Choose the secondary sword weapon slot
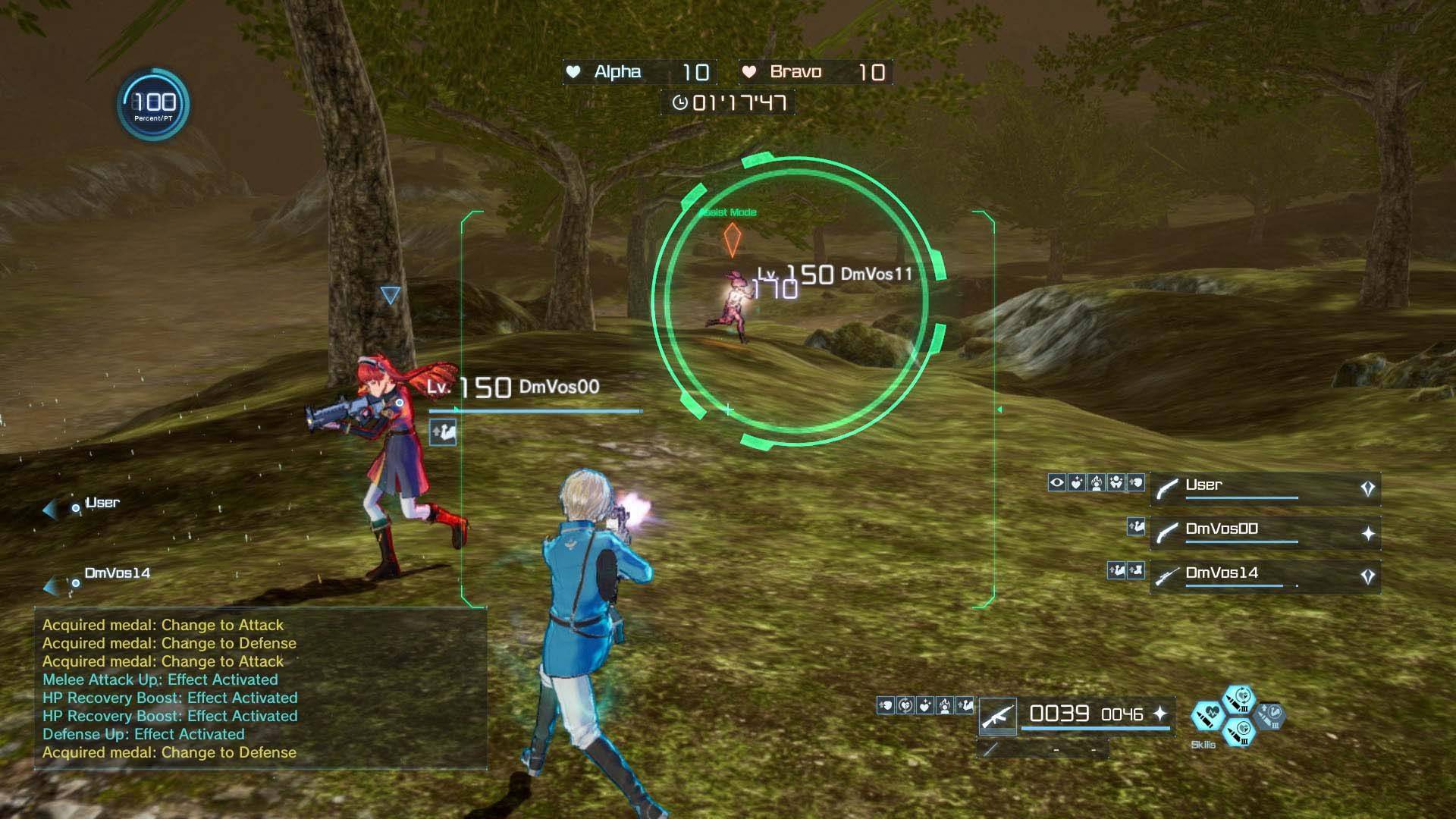1456x819 pixels. point(992,750)
